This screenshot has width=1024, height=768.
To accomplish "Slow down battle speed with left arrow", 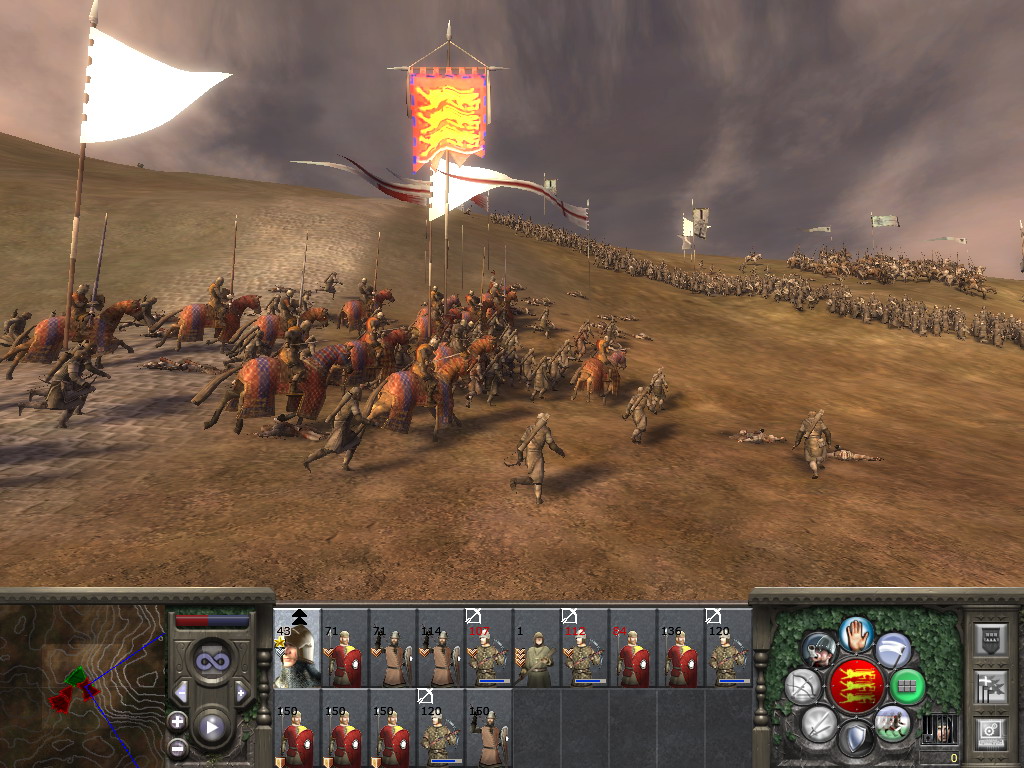I will tap(181, 692).
